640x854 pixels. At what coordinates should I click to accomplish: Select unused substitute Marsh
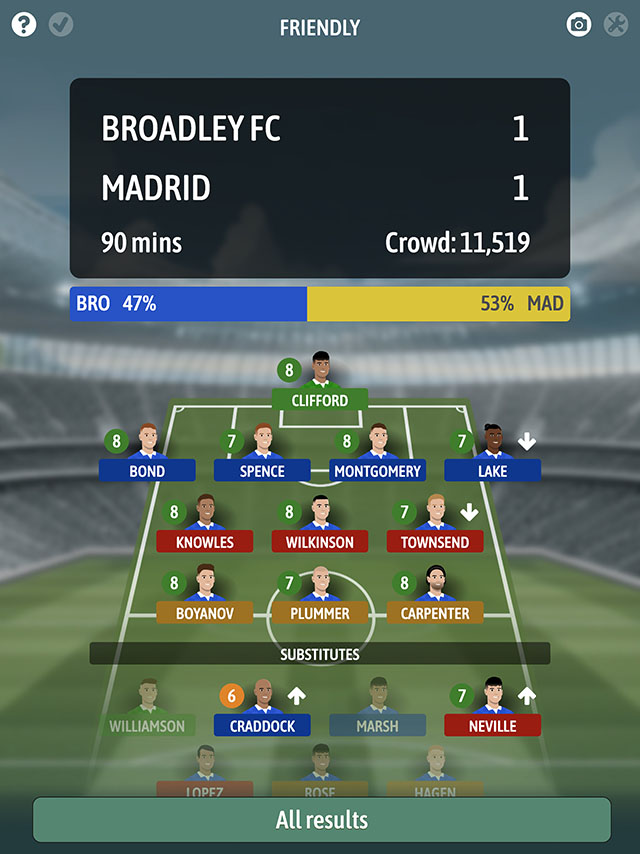(x=377, y=725)
